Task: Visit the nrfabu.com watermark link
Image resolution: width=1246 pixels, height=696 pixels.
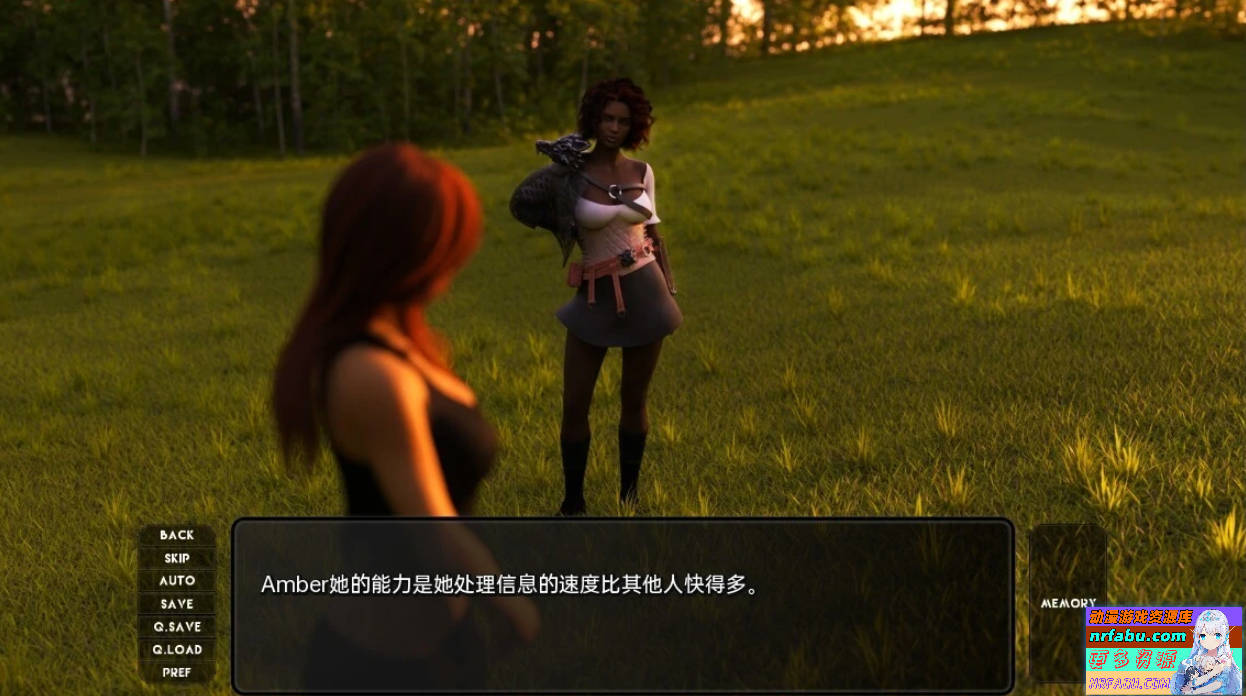Action: click(1139, 636)
